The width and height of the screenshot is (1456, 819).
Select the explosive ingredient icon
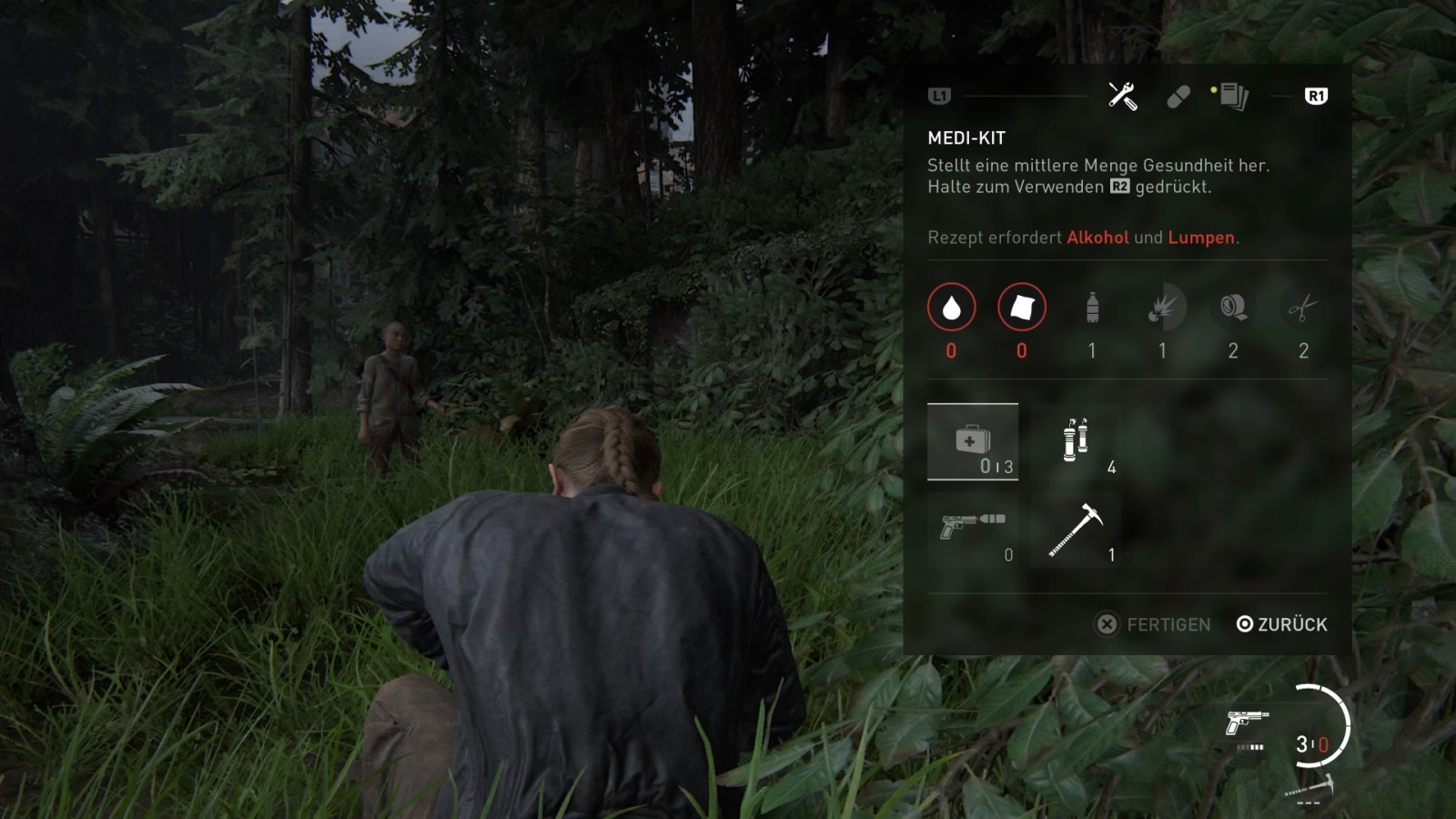click(x=1162, y=308)
